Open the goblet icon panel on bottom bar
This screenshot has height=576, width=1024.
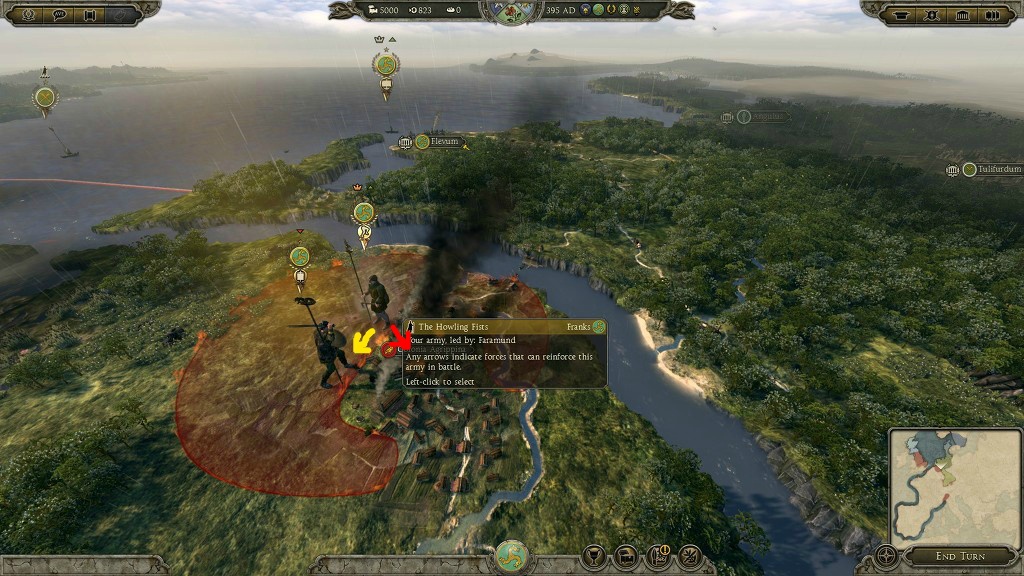(595, 555)
